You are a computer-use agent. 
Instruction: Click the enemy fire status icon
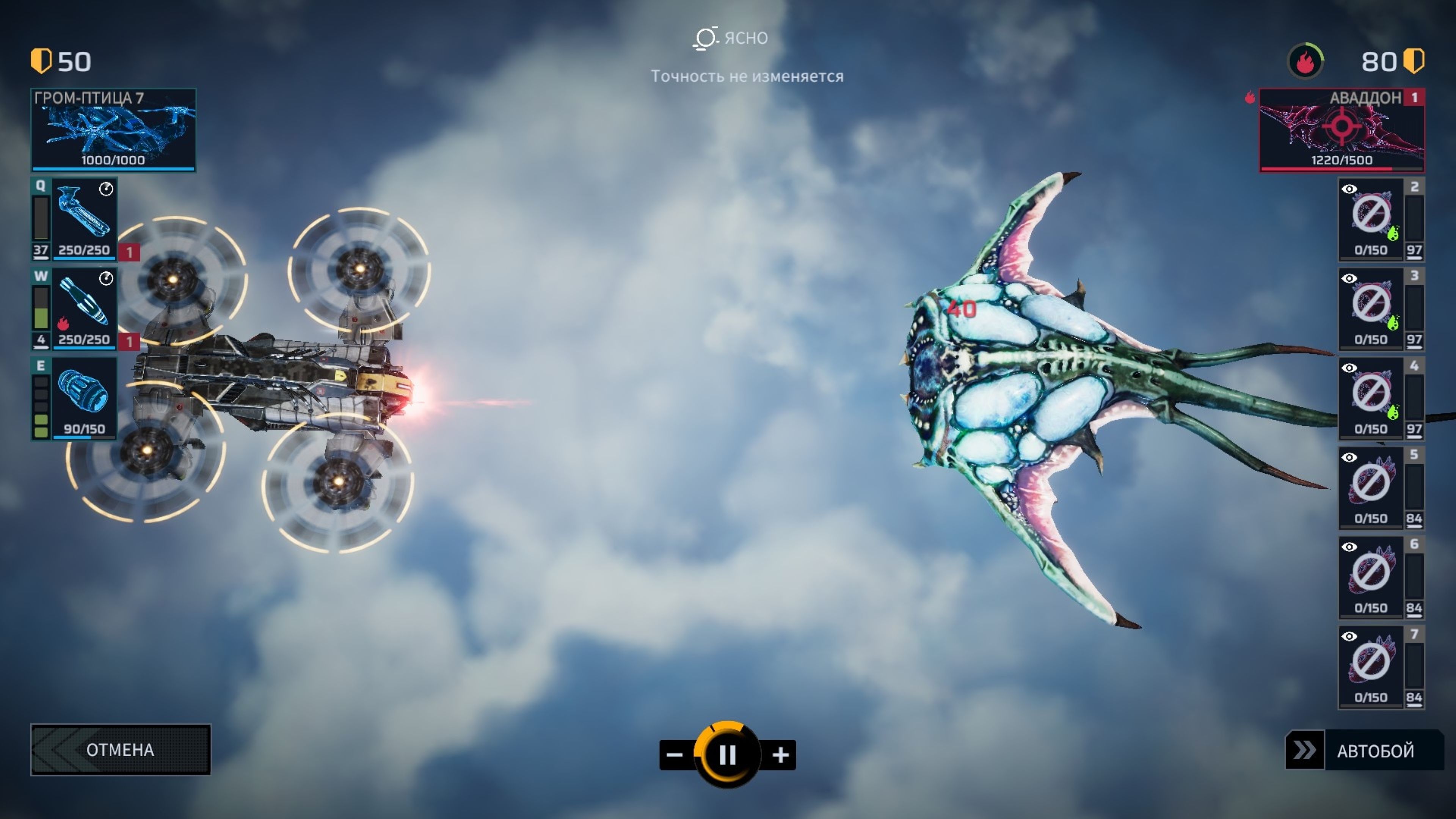click(1305, 61)
